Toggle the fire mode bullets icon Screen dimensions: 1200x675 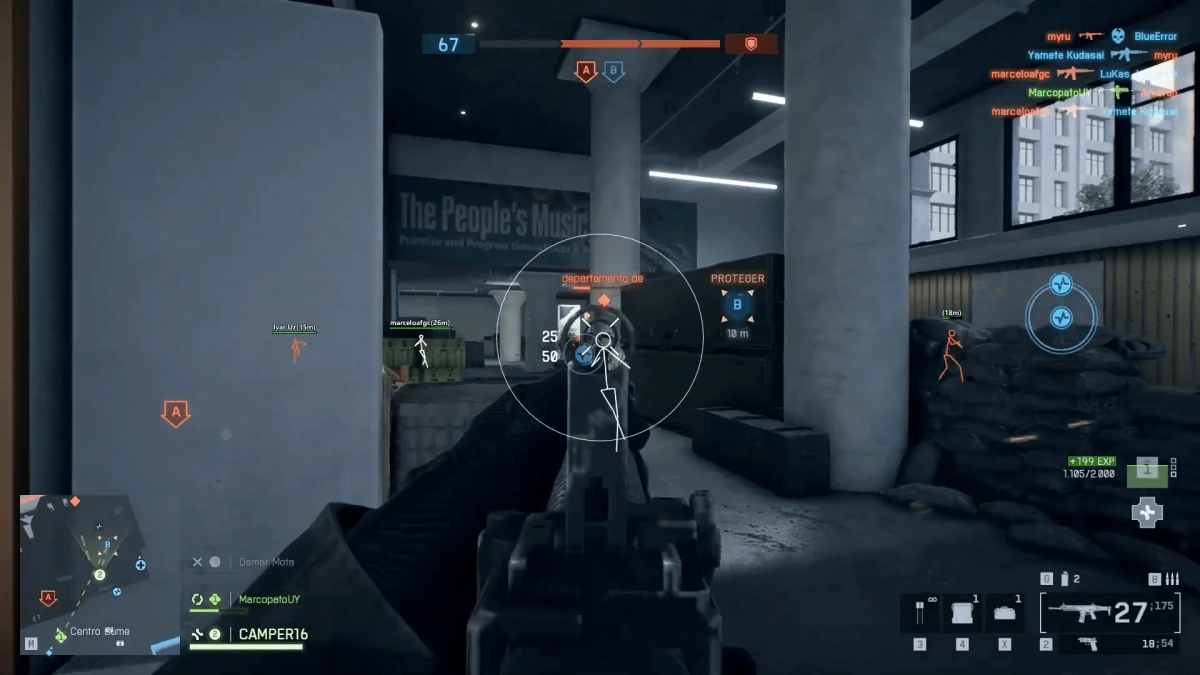click(x=1171, y=579)
